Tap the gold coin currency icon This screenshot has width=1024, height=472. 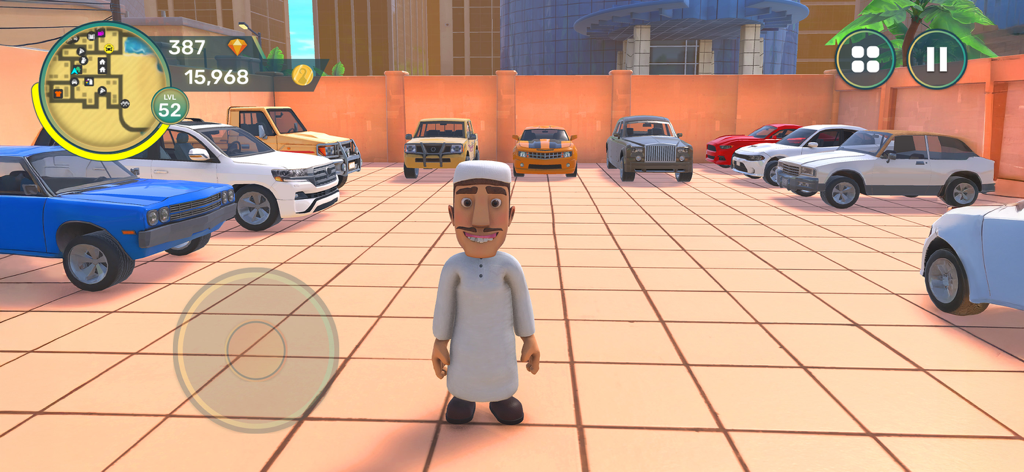302,75
